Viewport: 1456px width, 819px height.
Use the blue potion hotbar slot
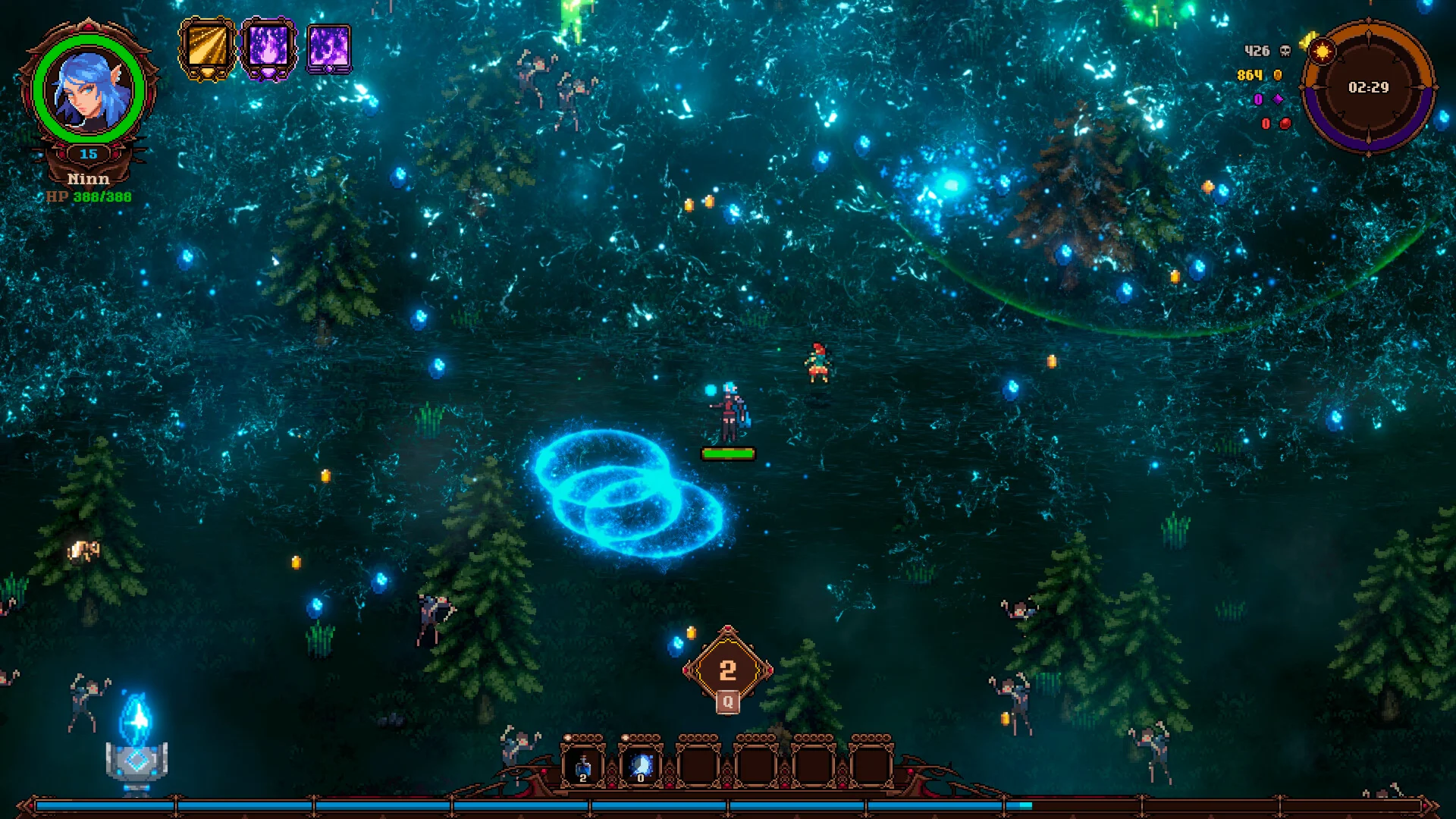point(583,764)
